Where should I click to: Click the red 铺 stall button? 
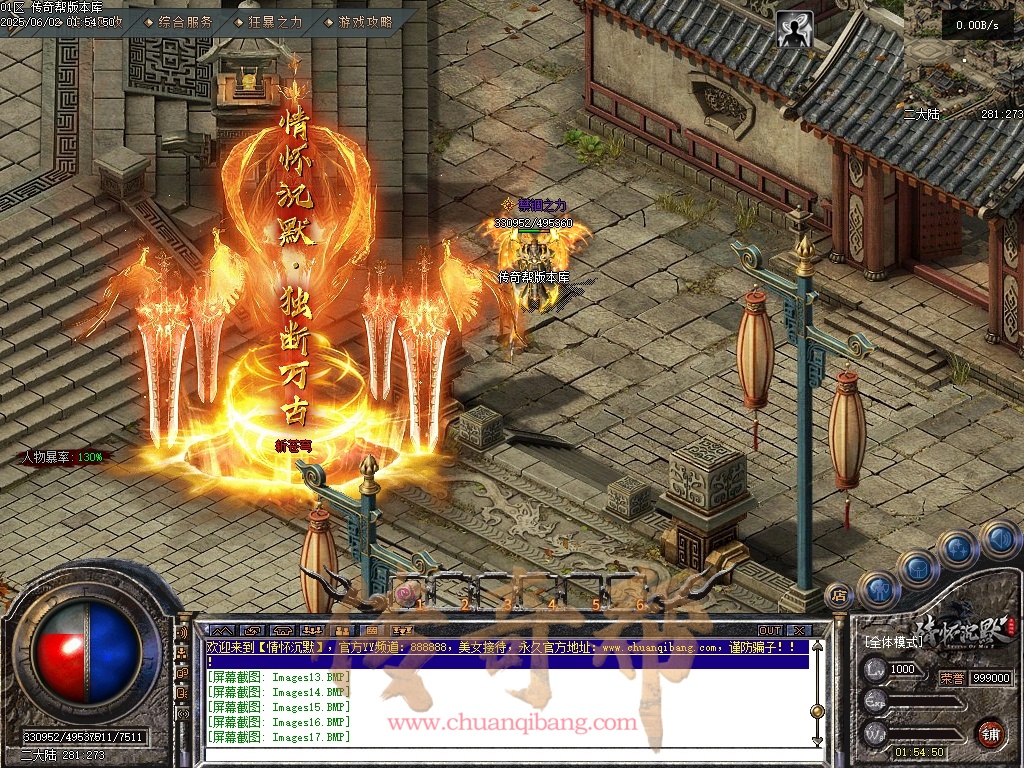click(x=990, y=733)
